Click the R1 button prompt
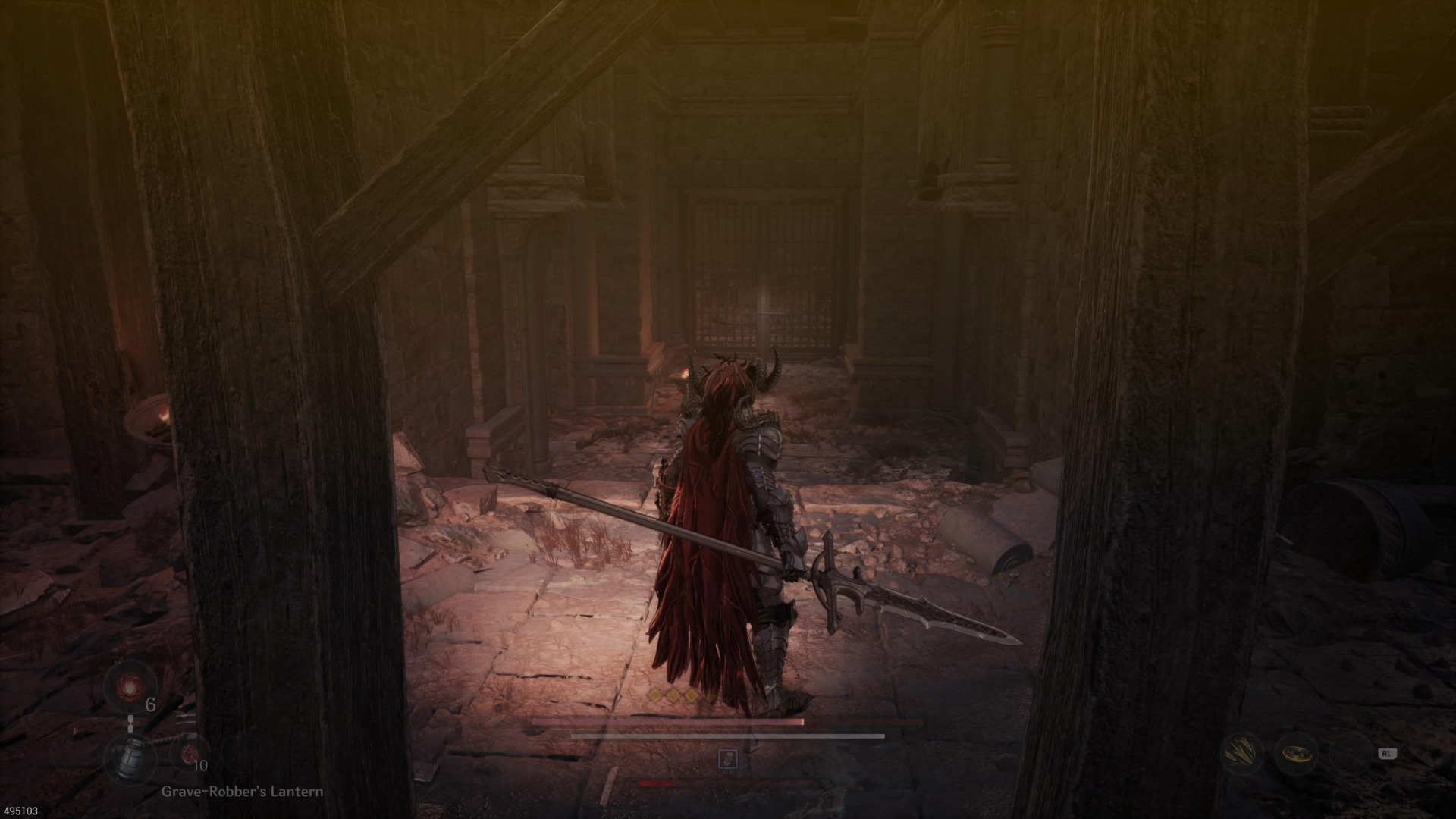This screenshot has height=819, width=1456. click(1388, 754)
